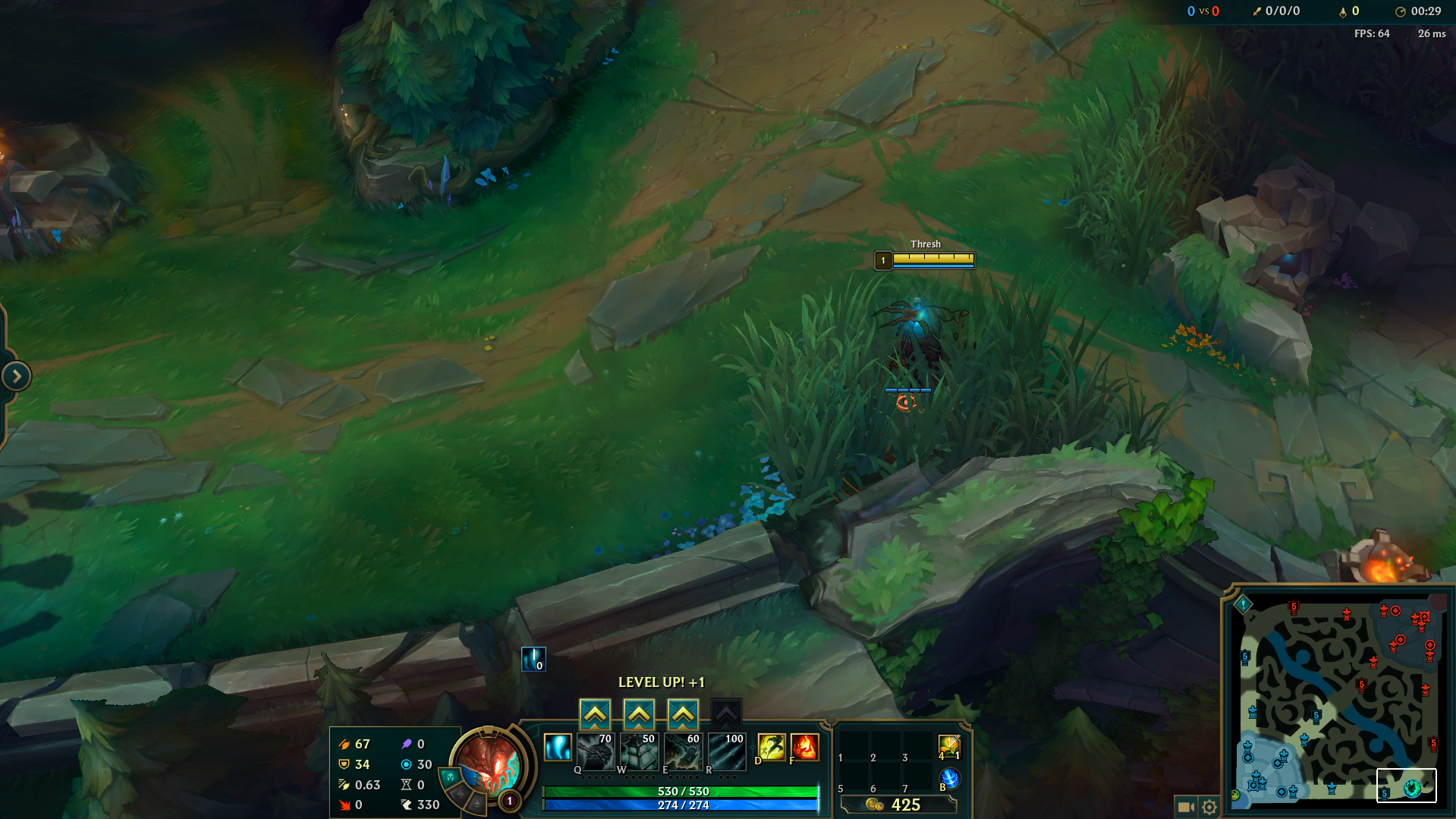Activate Dark Passage via the W ability icon

point(639,751)
